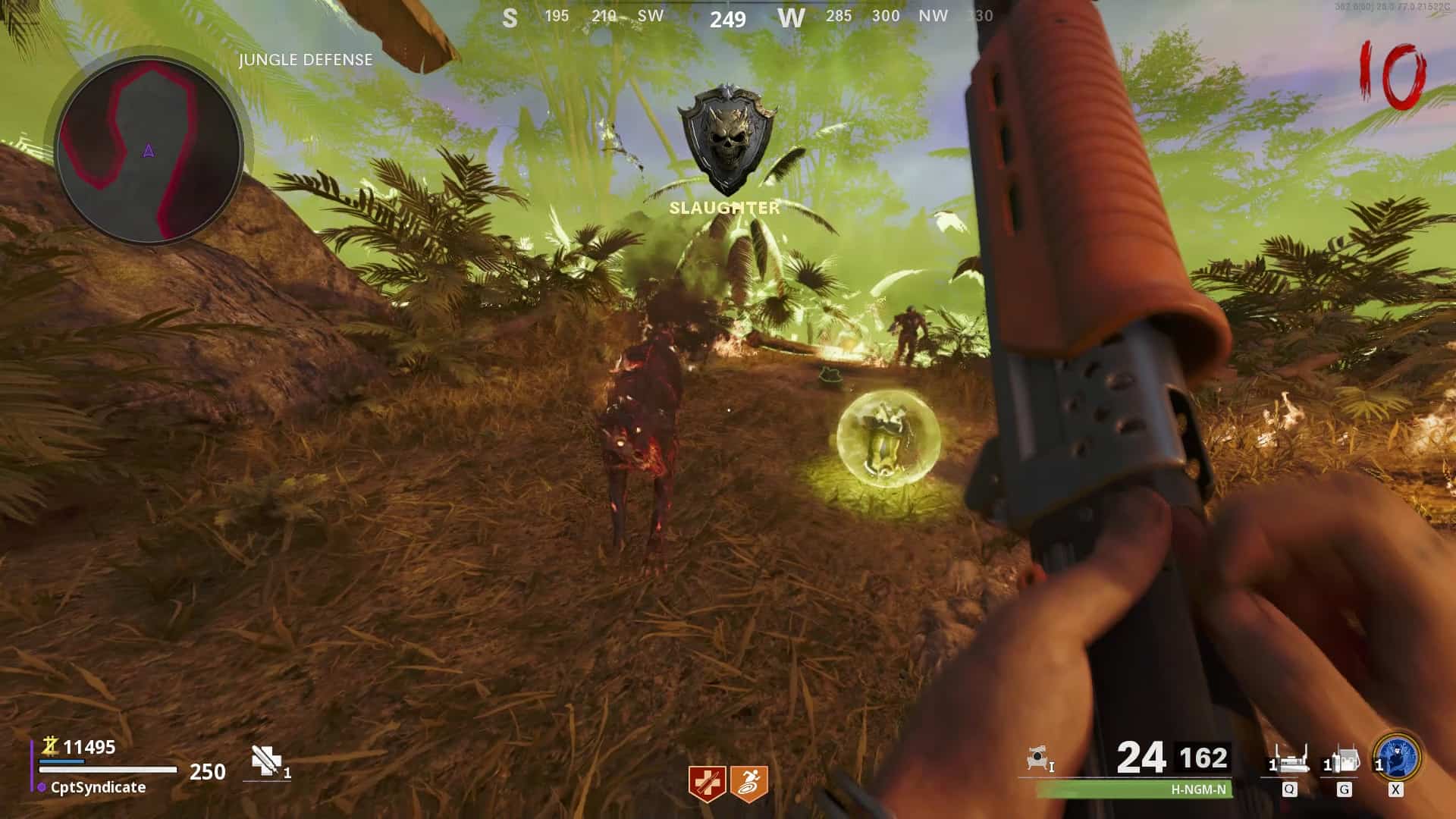This screenshot has height=819, width=1456.
Task: Click the CptSyndicate player name
Action: tap(98, 788)
